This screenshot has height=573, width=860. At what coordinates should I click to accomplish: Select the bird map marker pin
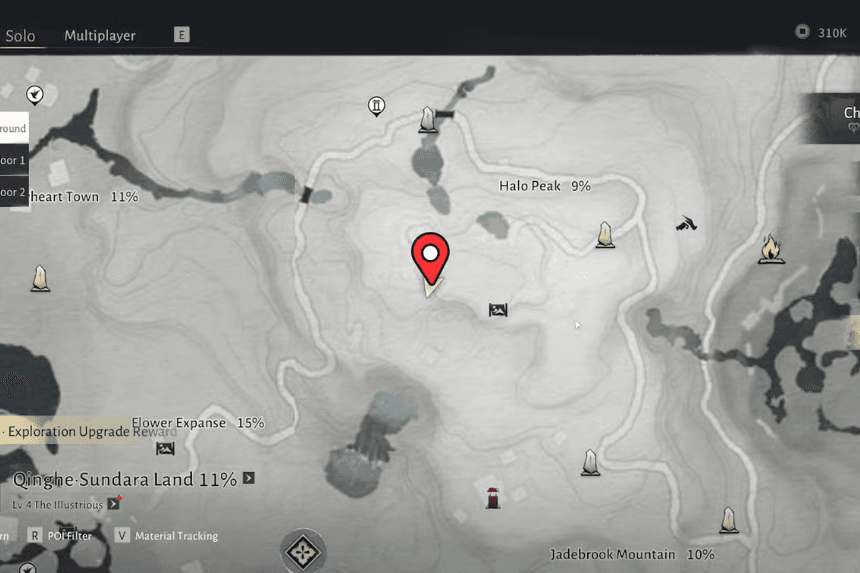coord(35,95)
